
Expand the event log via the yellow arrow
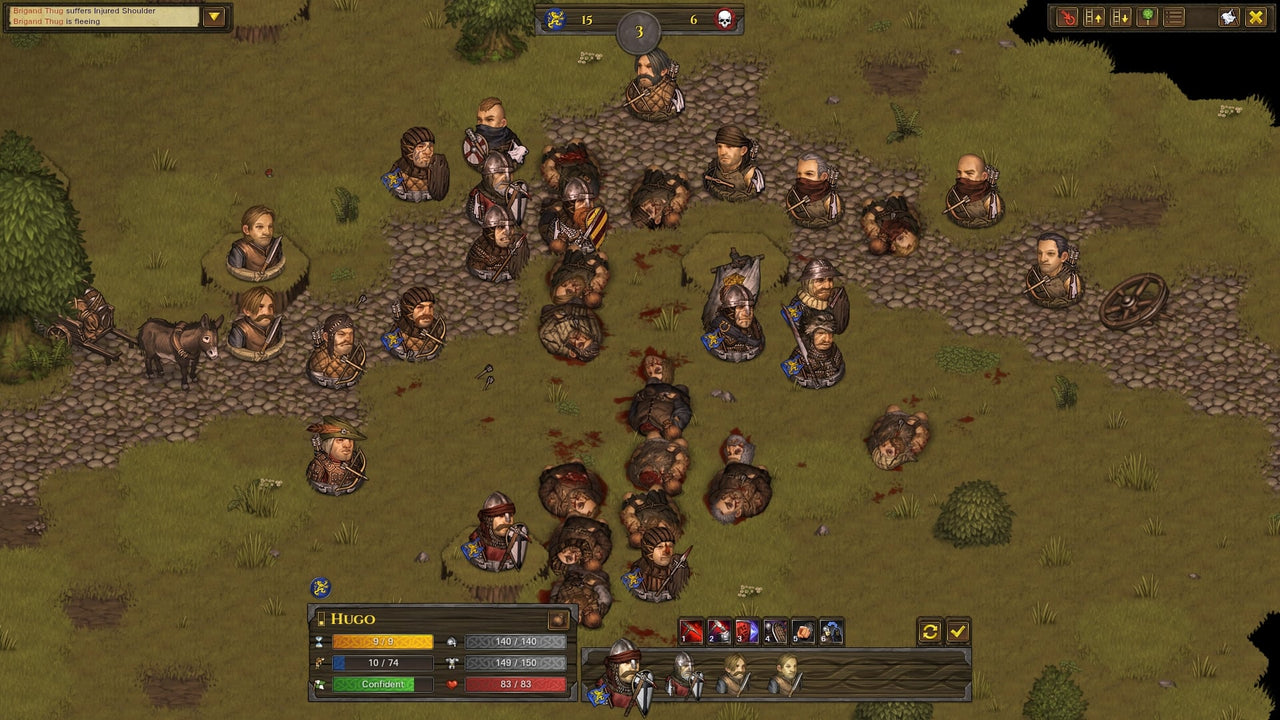[x=213, y=15]
